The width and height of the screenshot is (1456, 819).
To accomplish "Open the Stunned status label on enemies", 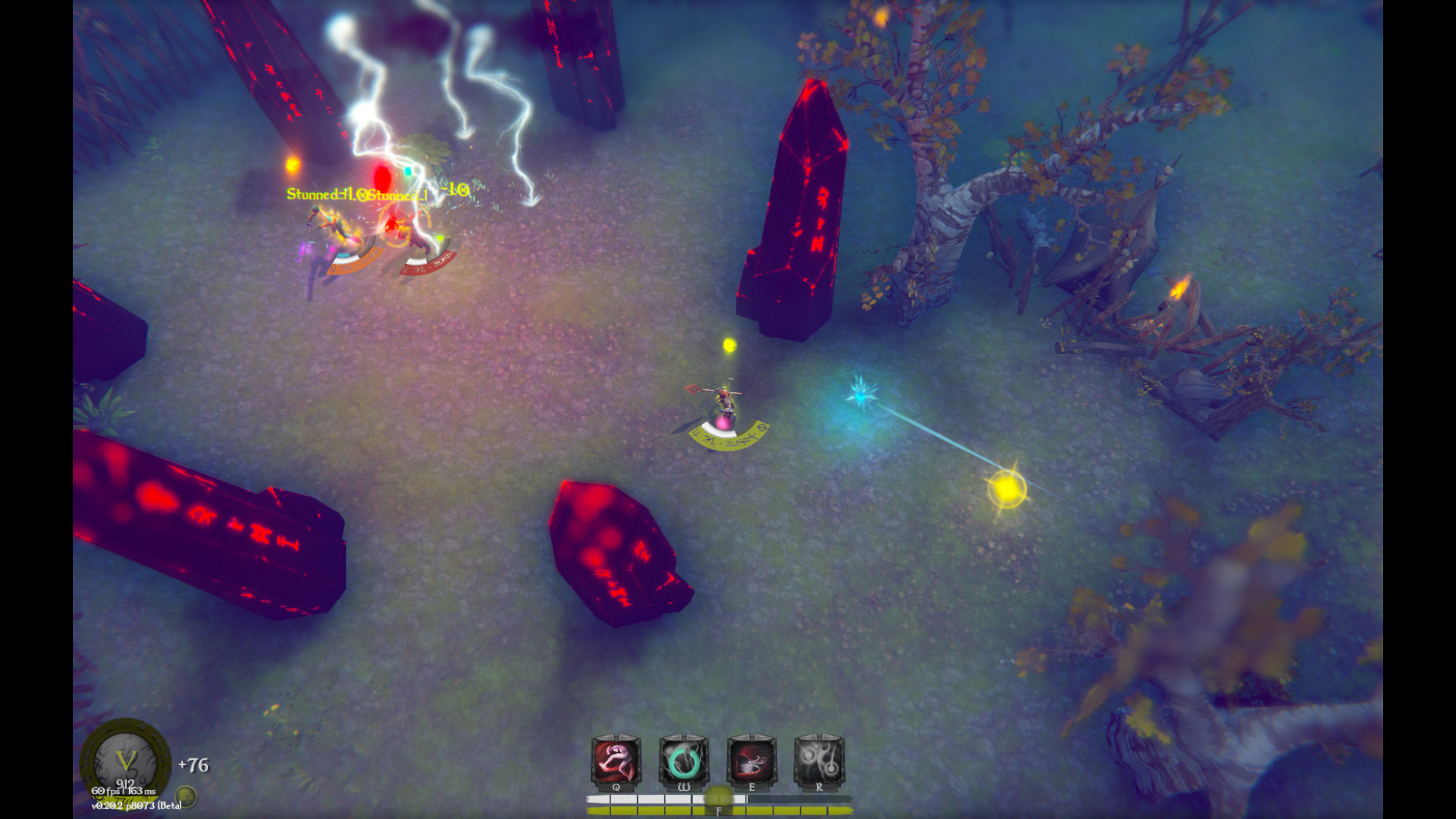I will pos(331,192).
